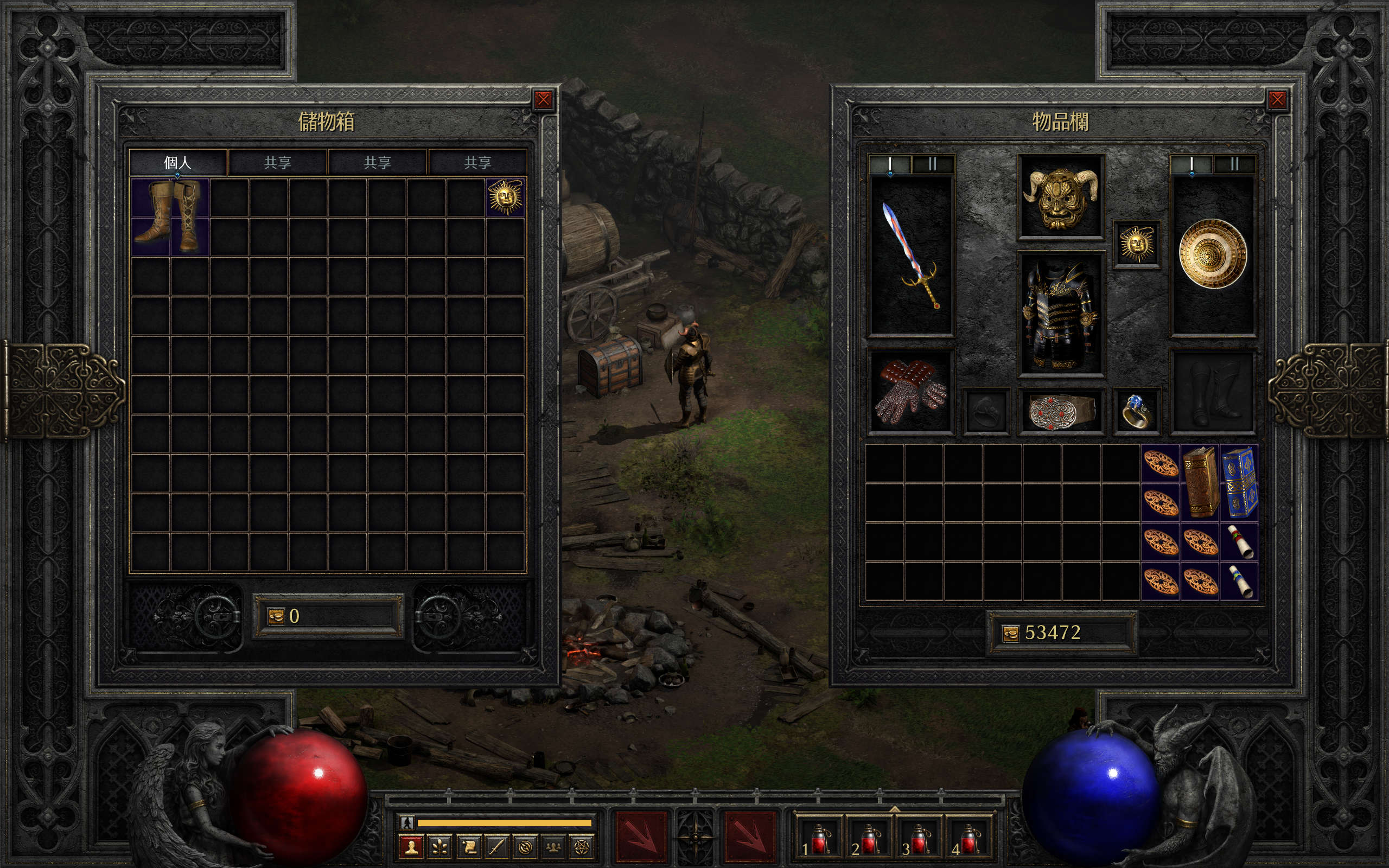Toggle the run/walk icon beside stamina bar
The height and width of the screenshot is (868, 1389).
pos(407,822)
